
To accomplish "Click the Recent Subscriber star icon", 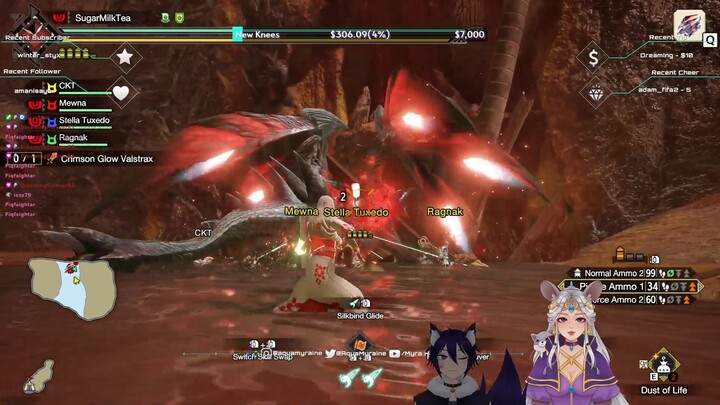I will pos(124,57).
